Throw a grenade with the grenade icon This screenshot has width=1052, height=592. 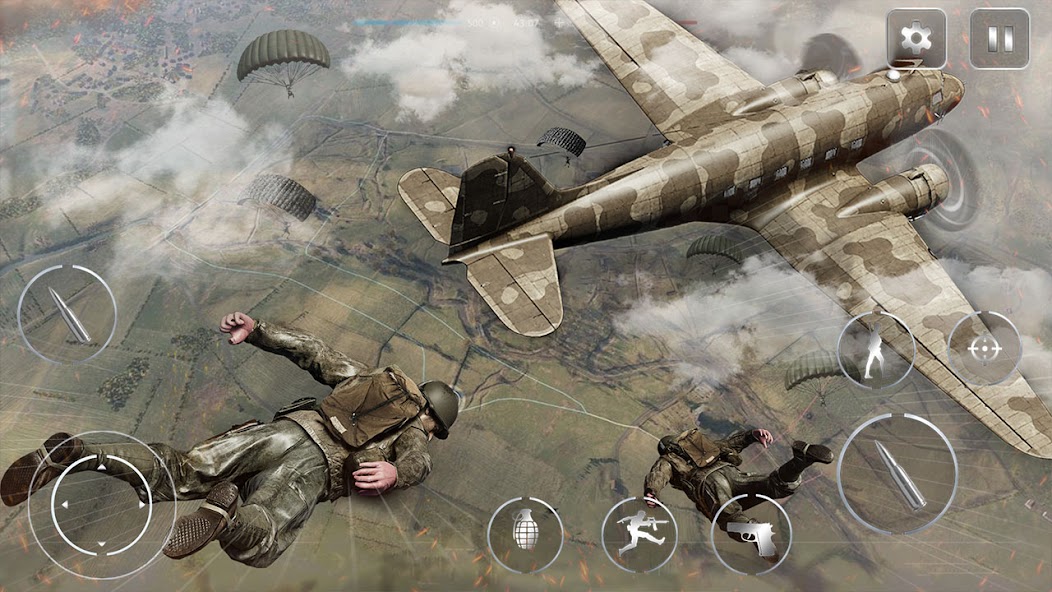(525, 535)
